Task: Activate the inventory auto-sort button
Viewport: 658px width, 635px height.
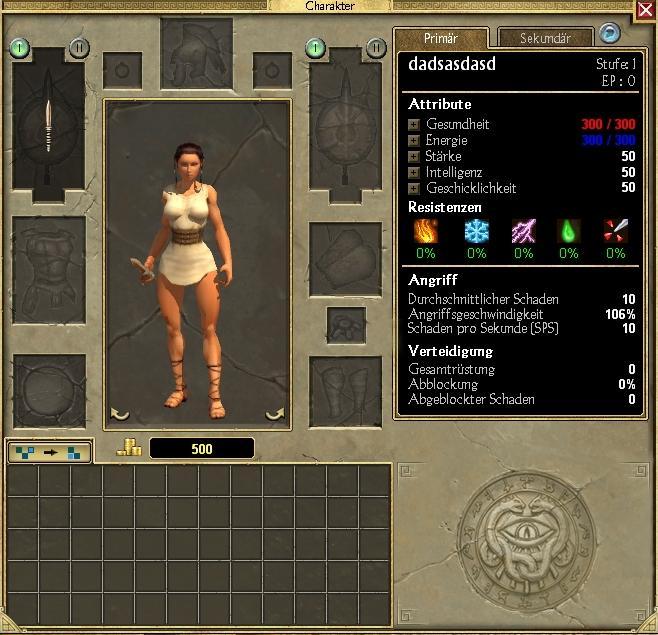Action: coord(49,451)
